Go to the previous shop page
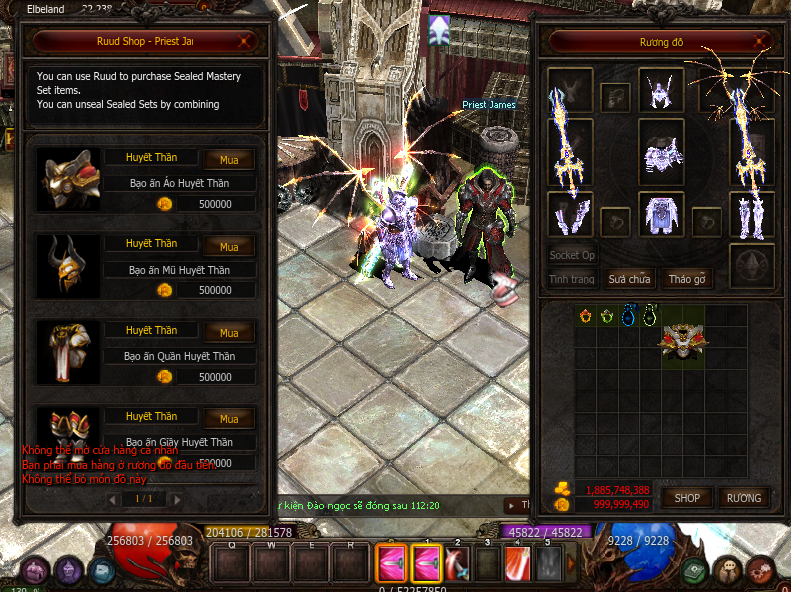Screen dimensions: 791x592 [x=113, y=498]
